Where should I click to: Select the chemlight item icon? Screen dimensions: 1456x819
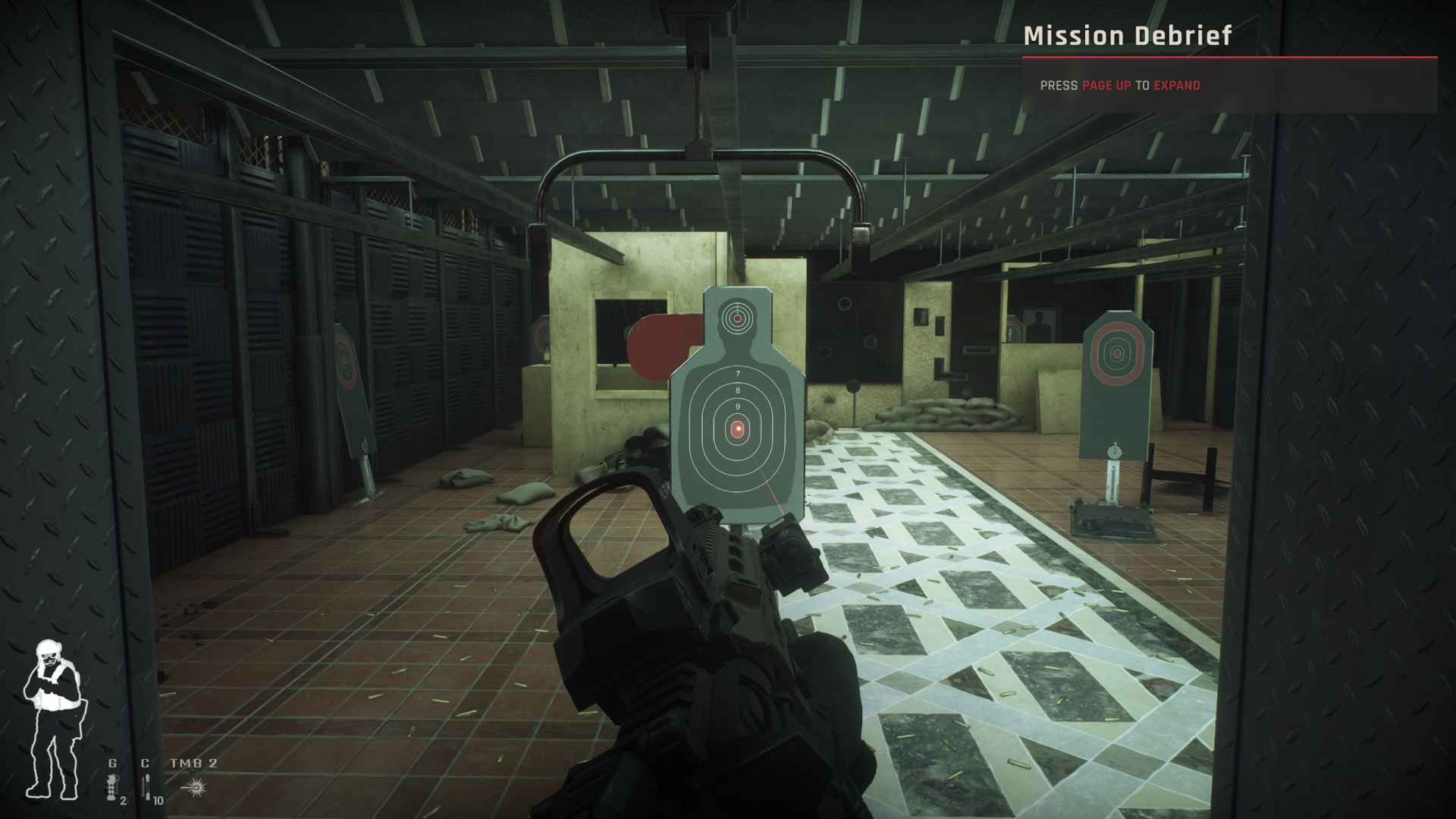click(x=146, y=786)
